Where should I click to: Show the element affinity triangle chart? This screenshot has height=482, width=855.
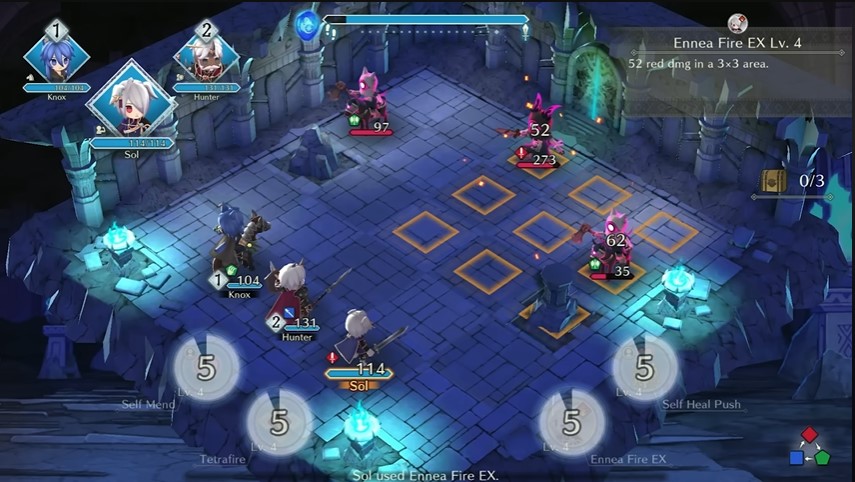tap(809, 447)
